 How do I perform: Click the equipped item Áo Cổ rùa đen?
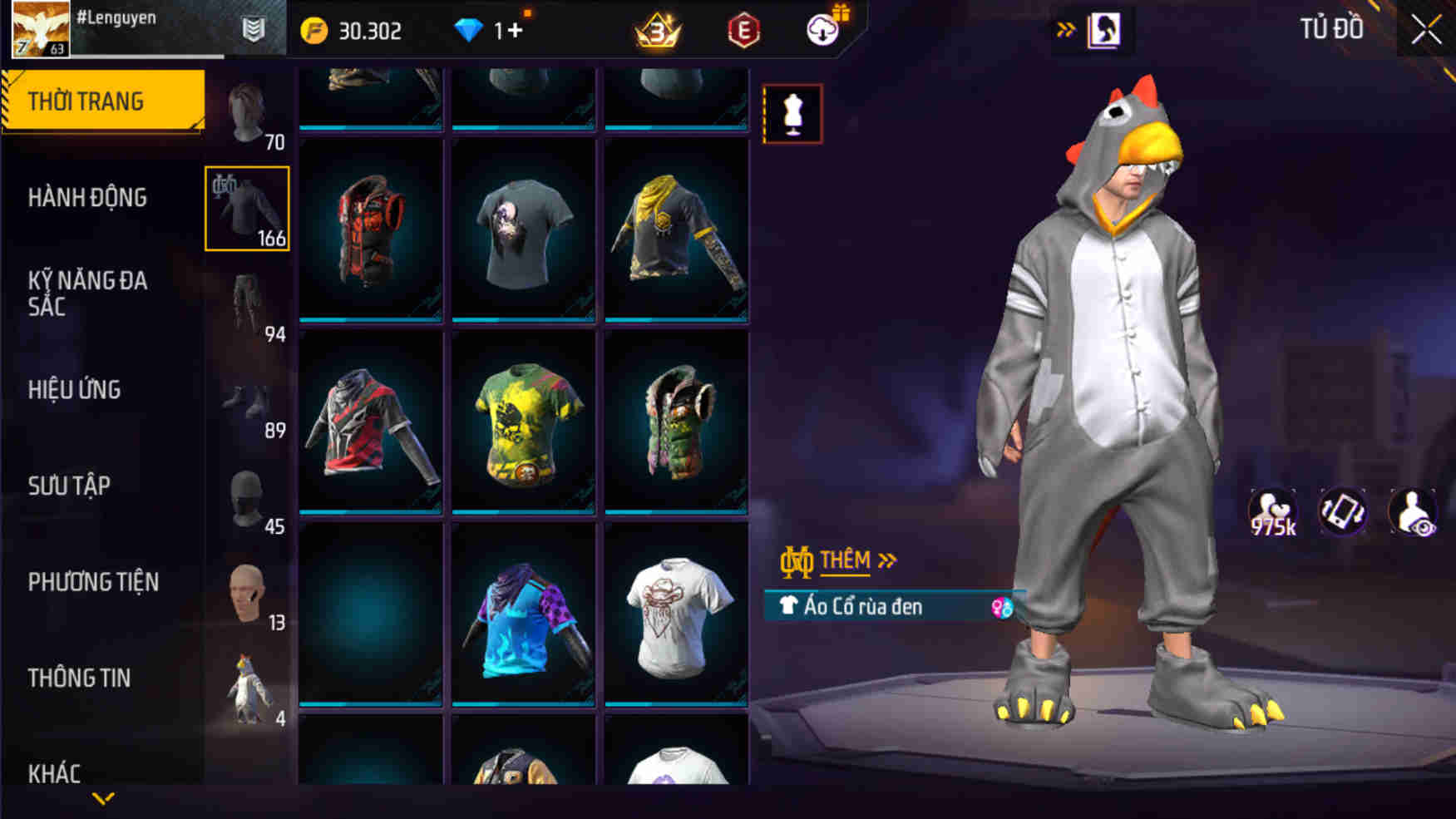865,607
